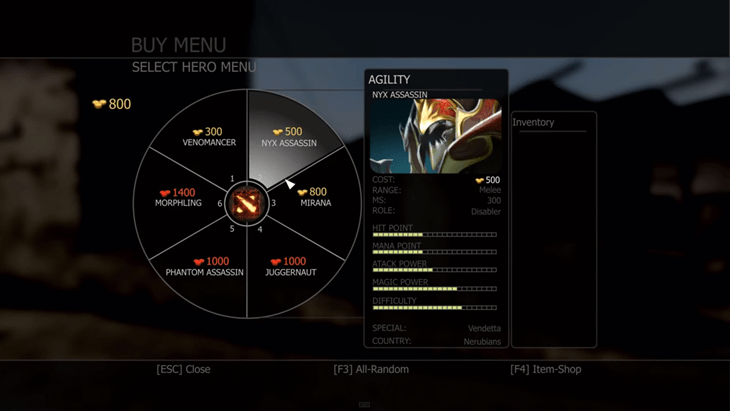The image size is (730, 411).
Task: Click the Dota emblem at wheel center
Action: point(245,205)
